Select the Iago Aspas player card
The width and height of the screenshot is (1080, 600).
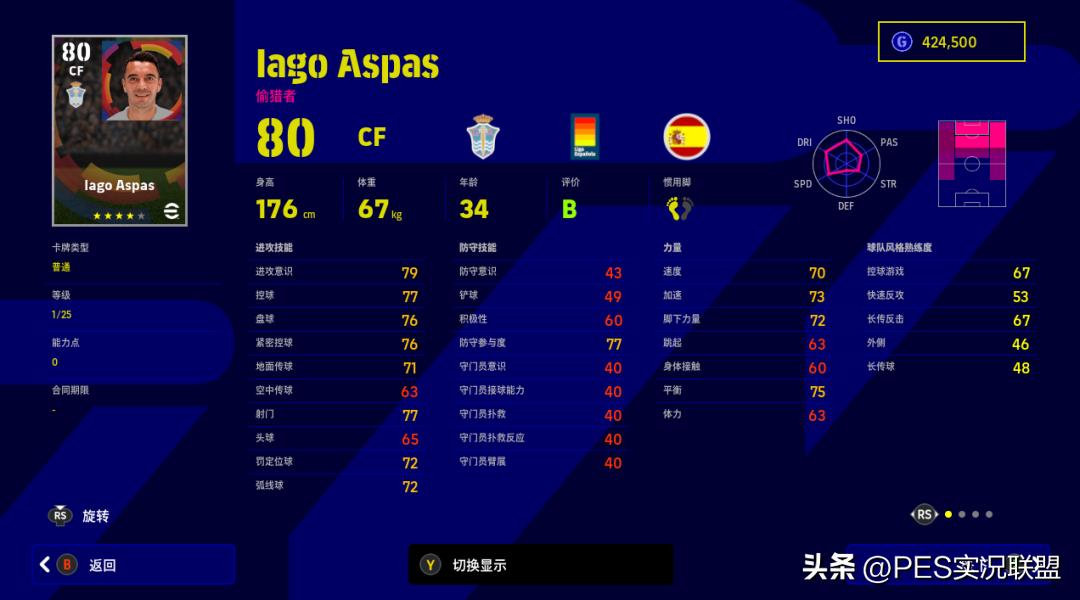pos(120,131)
